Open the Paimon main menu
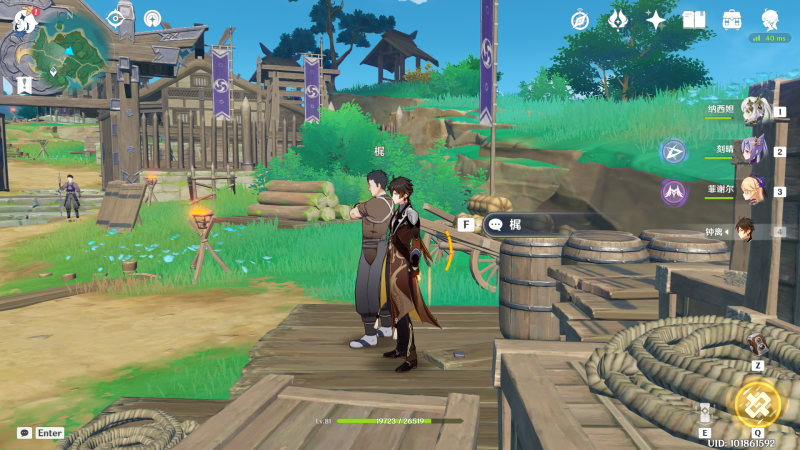The width and height of the screenshot is (800, 450). [x=24, y=19]
